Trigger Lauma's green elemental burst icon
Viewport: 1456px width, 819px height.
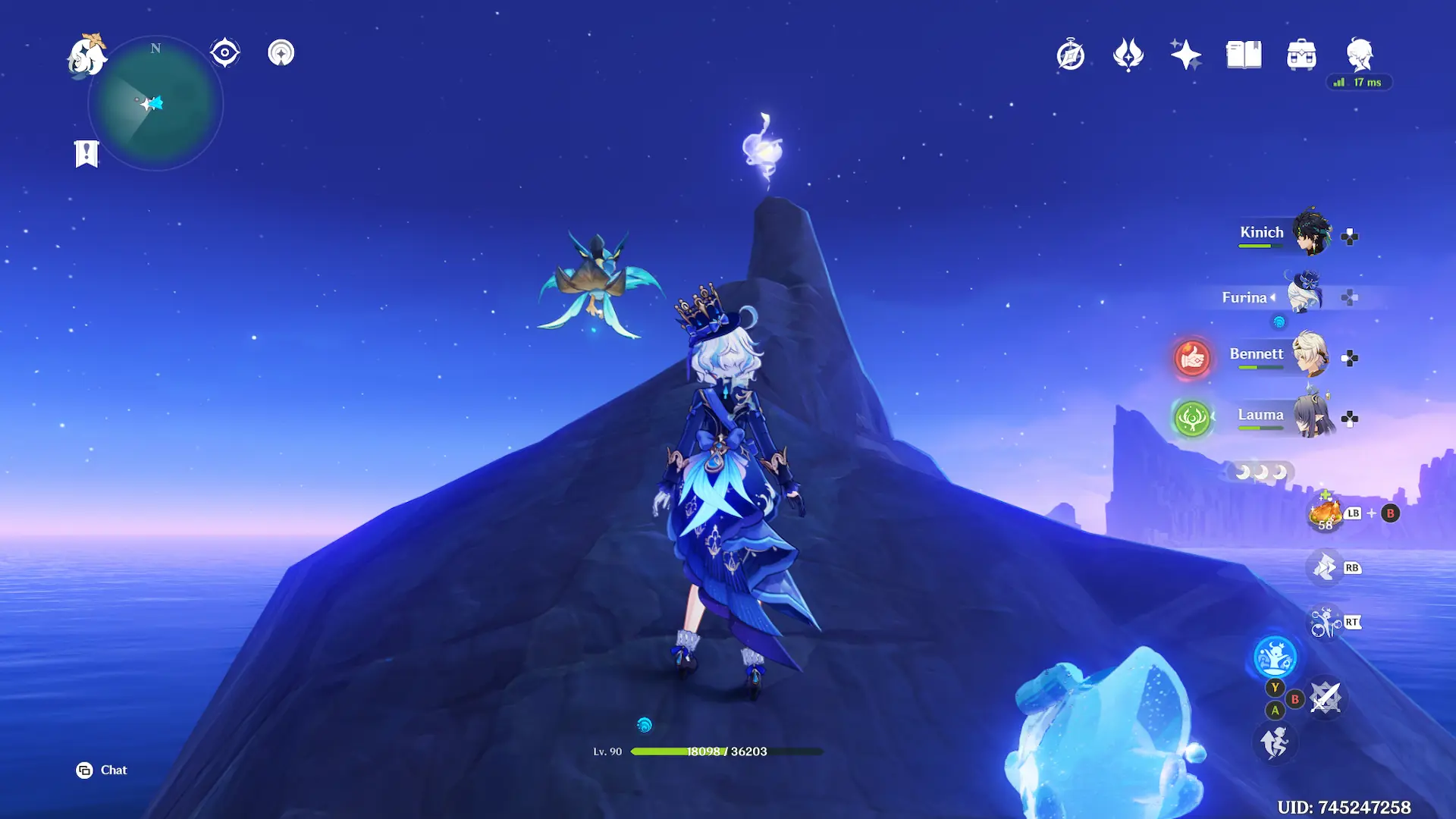click(1192, 418)
